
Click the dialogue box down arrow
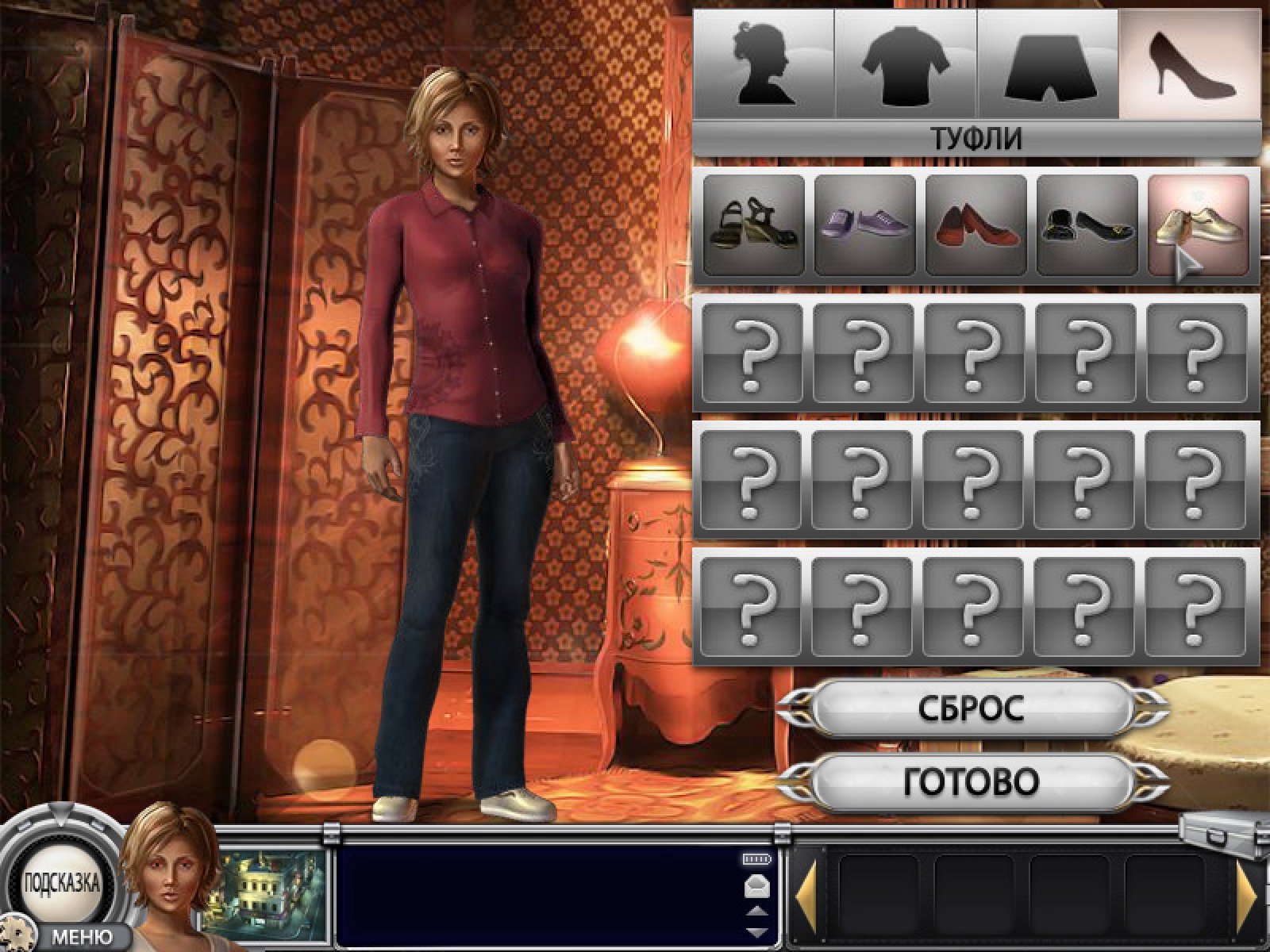(x=756, y=931)
